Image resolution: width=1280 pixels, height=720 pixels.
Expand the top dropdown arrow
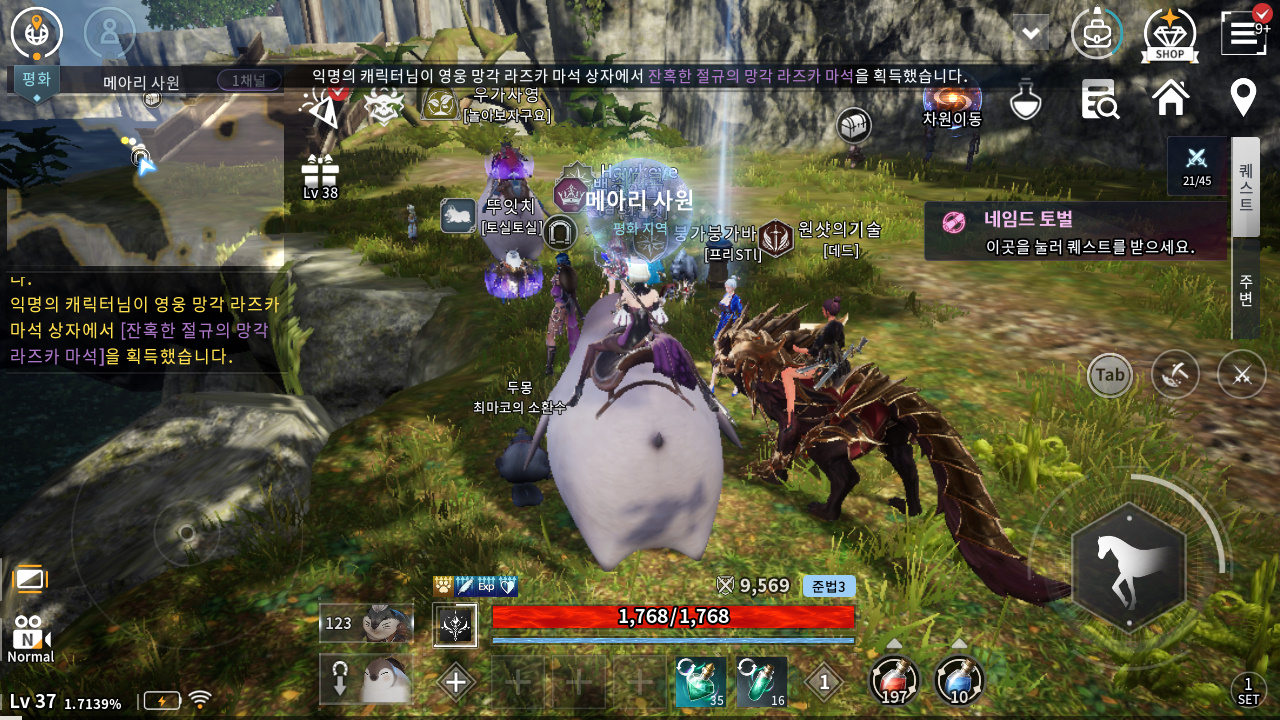pos(1030,32)
